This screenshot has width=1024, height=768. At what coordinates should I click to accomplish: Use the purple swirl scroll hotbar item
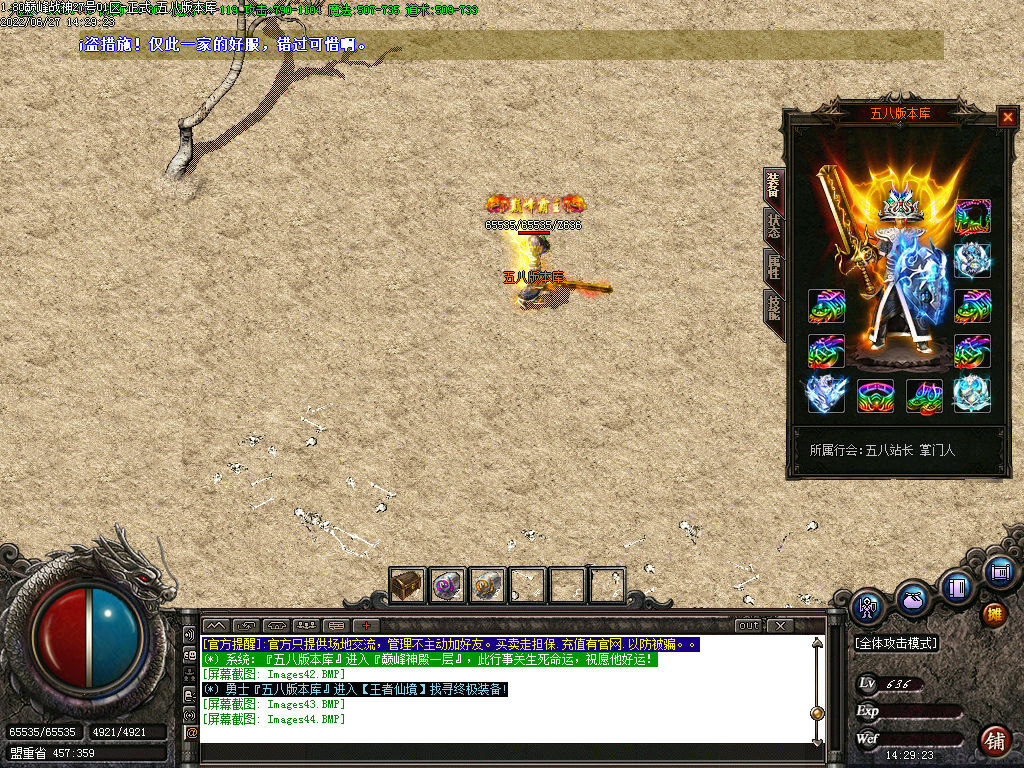[447, 585]
